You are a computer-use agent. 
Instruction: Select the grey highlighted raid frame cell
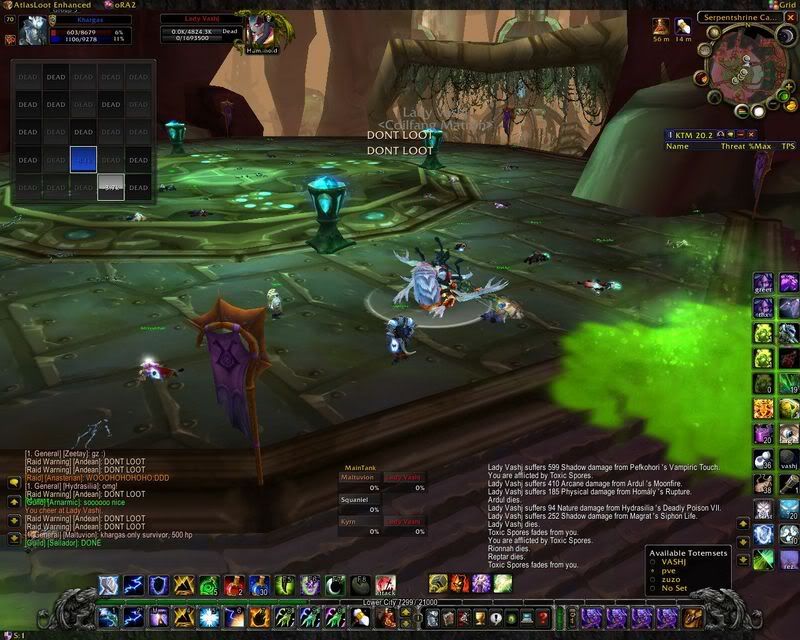tap(110, 186)
